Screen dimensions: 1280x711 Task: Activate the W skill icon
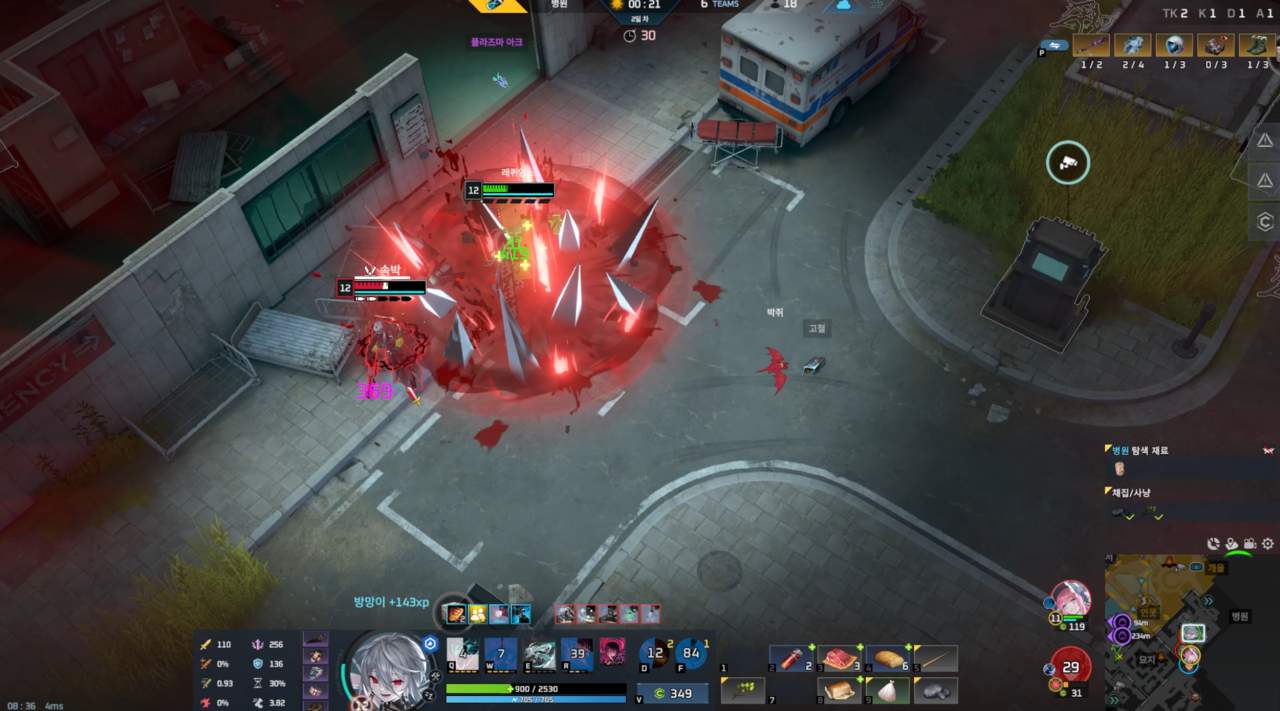point(500,653)
